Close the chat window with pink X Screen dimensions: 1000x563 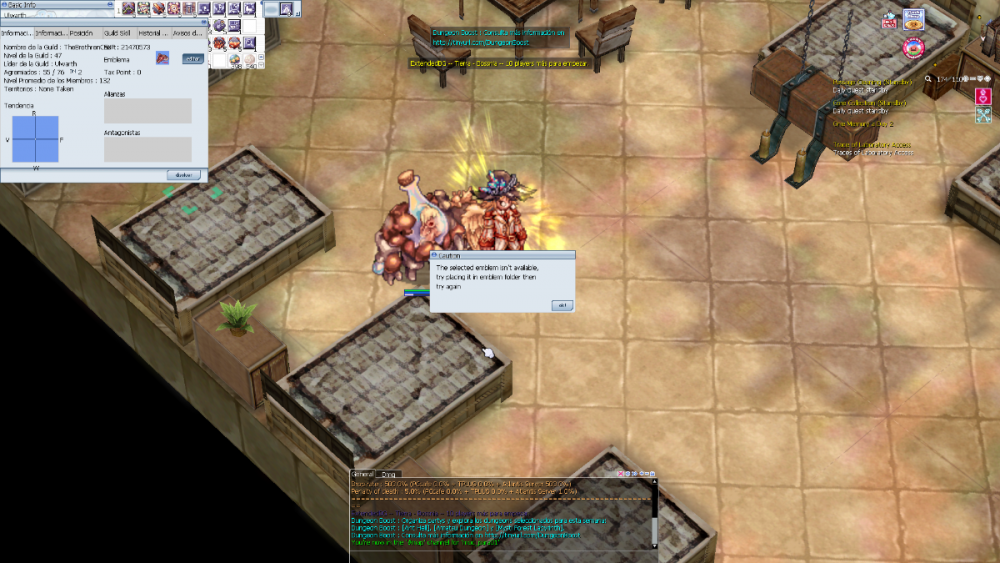pyautogui.click(x=621, y=473)
